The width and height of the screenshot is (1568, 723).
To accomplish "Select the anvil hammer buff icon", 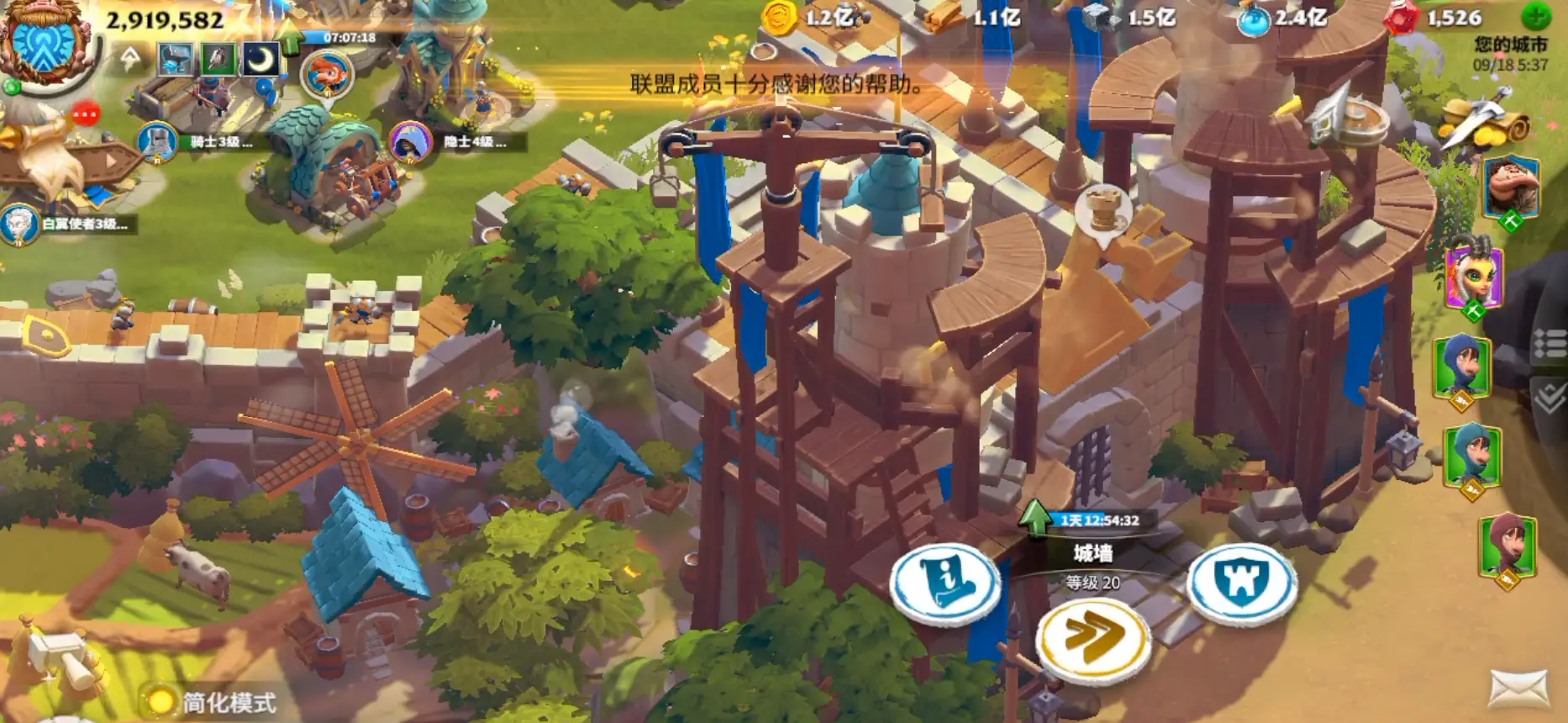I will pyautogui.click(x=175, y=59).
